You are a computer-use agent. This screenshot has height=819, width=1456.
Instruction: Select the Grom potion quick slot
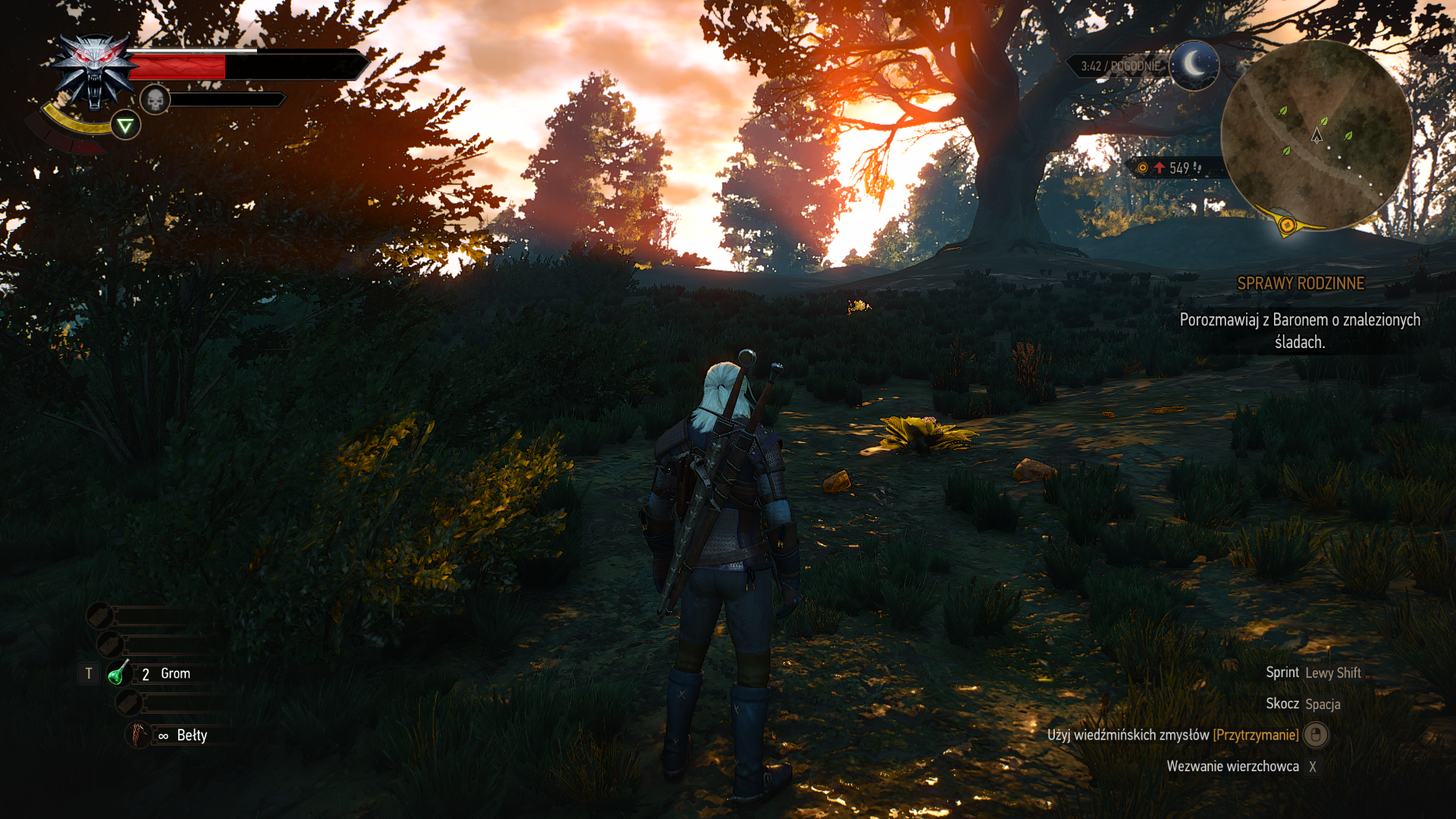(119, 673)
